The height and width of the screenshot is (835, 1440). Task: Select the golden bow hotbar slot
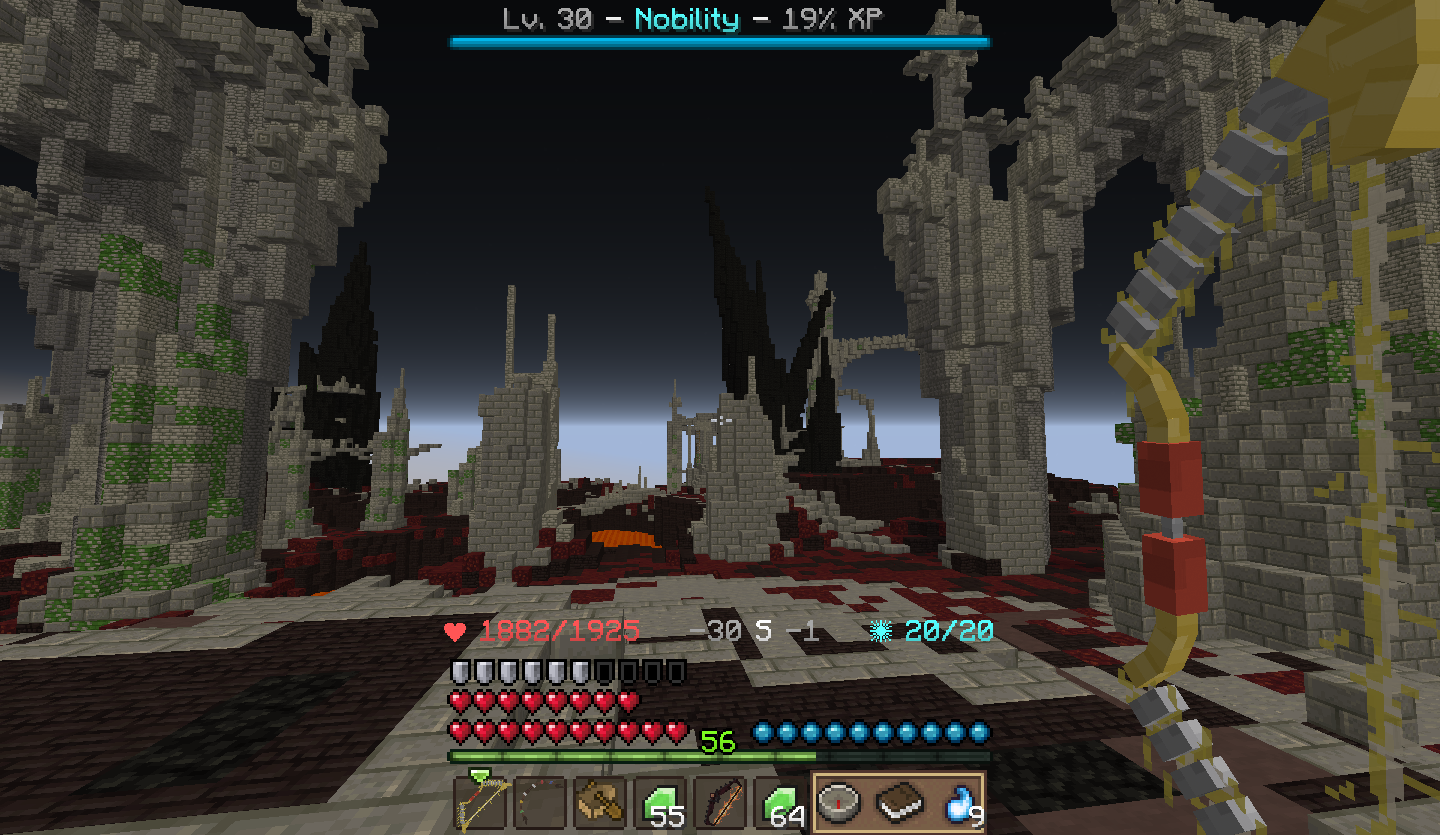[x=480, y=802]
